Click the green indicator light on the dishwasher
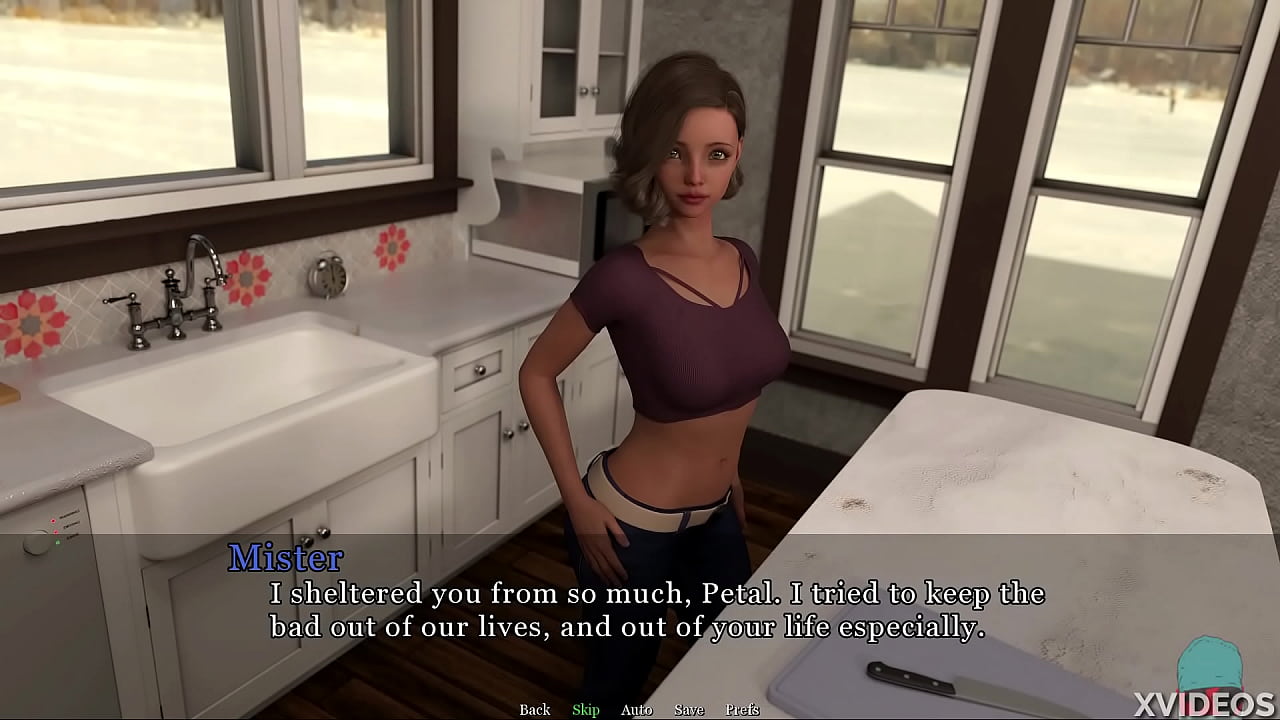Screen dimensions: 1280x720 (58, 542)
